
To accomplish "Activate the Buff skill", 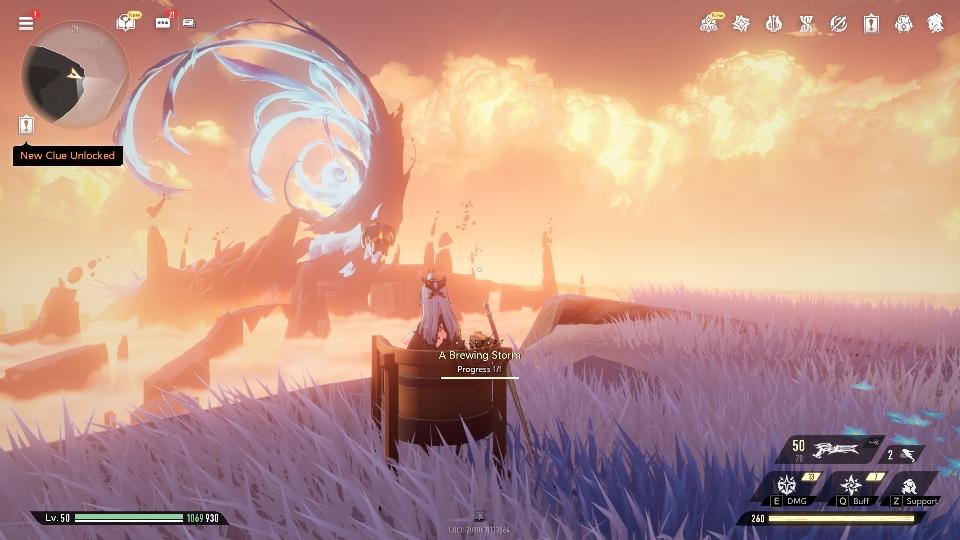I will tap(852, 485).
